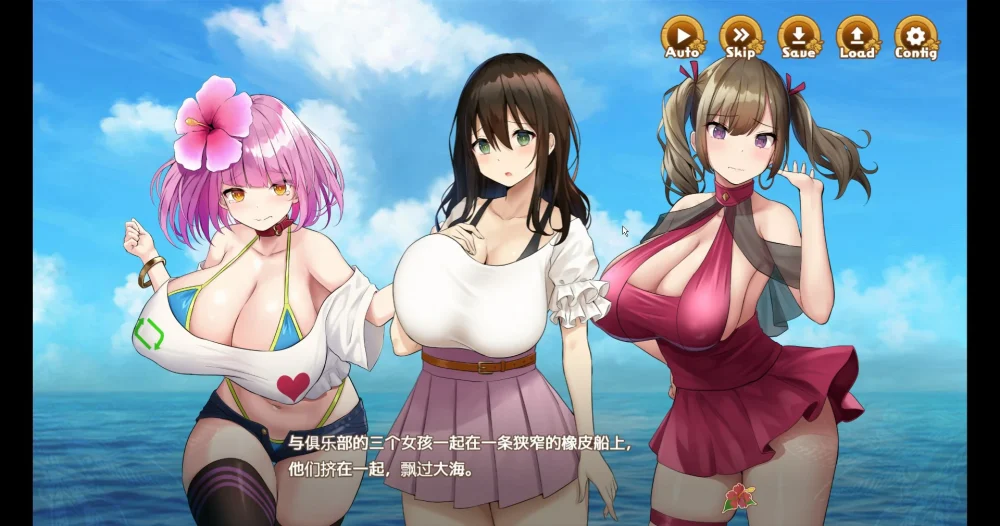Skip the dialogue text
Viewport: 1000px width, 526px height.
coord(740,37)
